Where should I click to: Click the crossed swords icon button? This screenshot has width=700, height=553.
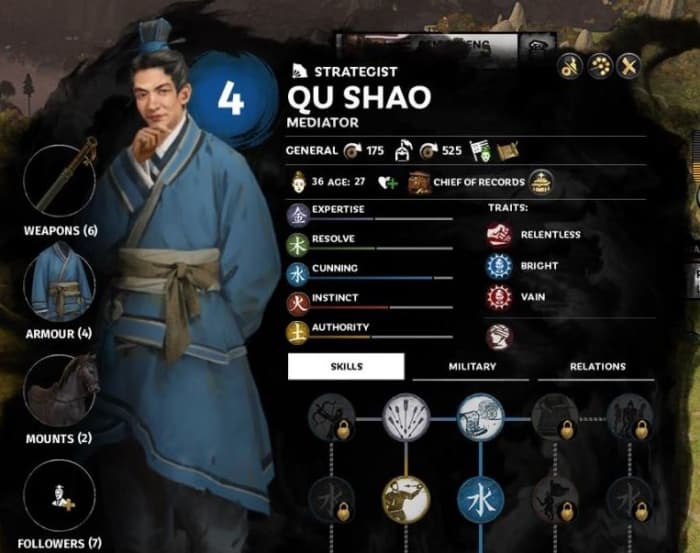coord(628,65)
